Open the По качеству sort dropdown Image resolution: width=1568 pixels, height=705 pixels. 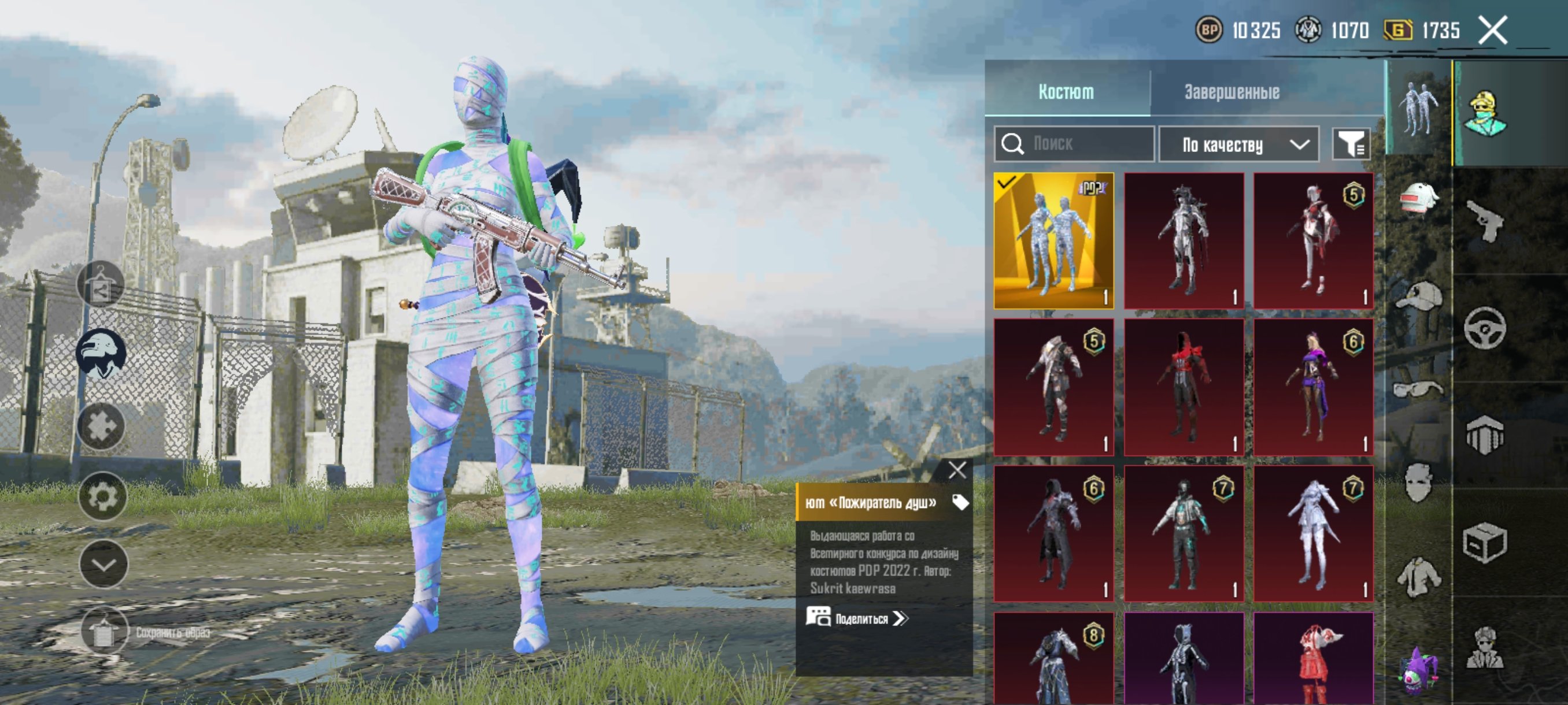pos(1238,145)
